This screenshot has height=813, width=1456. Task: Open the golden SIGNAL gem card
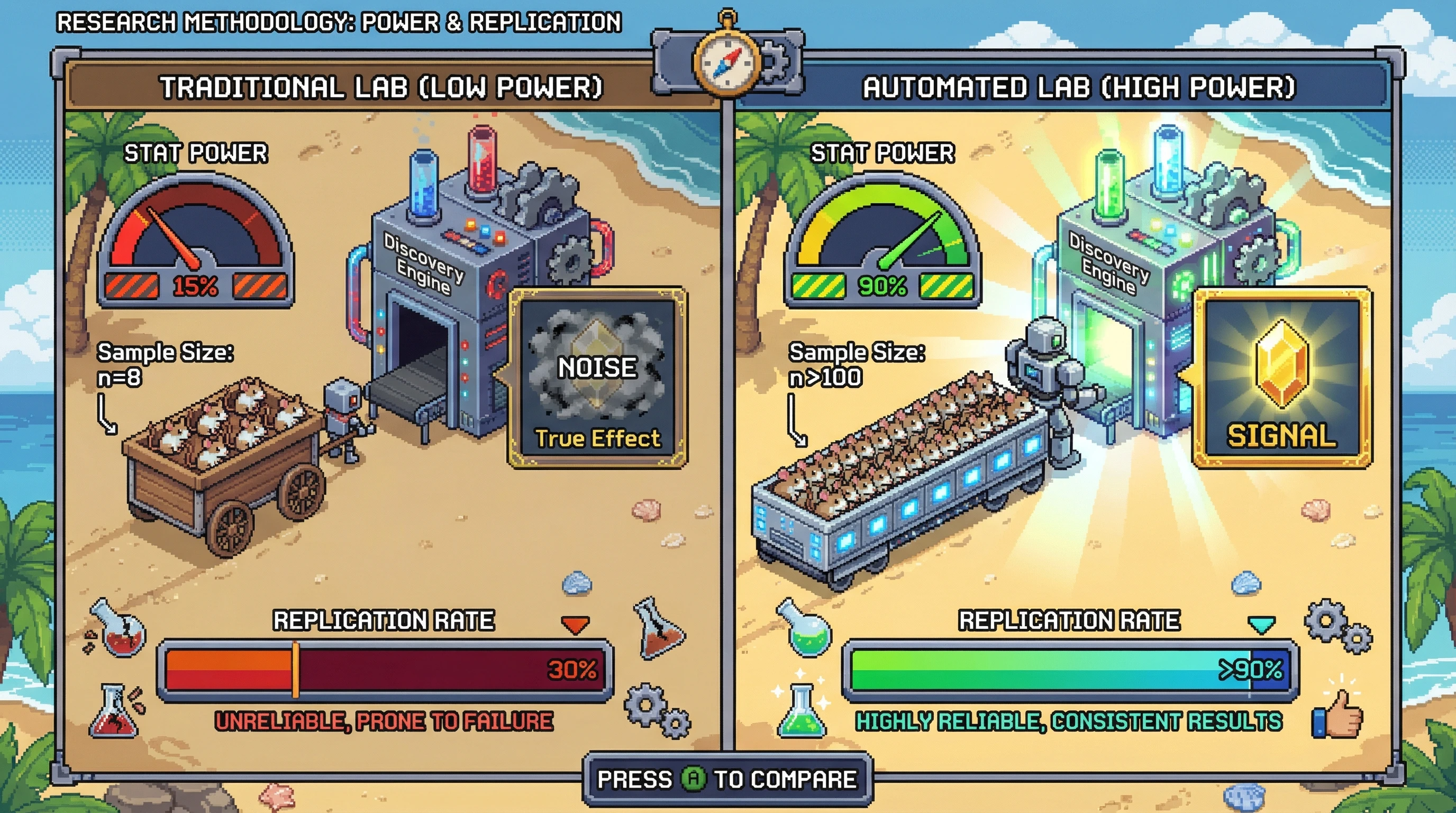pyautogui.click(x=1282, y=378)
